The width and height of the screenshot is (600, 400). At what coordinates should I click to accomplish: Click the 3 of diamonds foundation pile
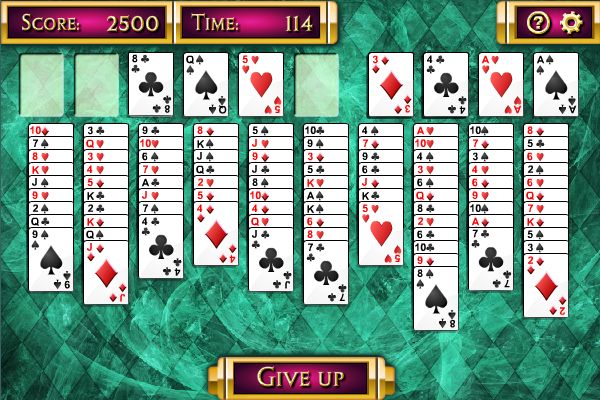[390, 84]
